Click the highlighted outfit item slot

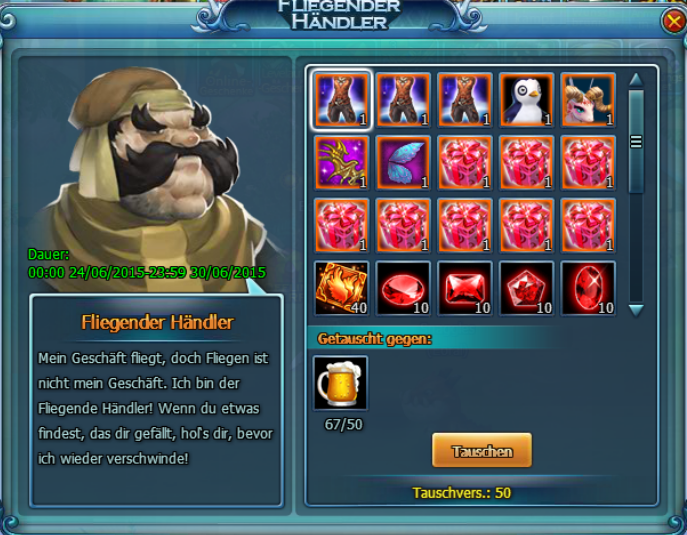point(342,99)
